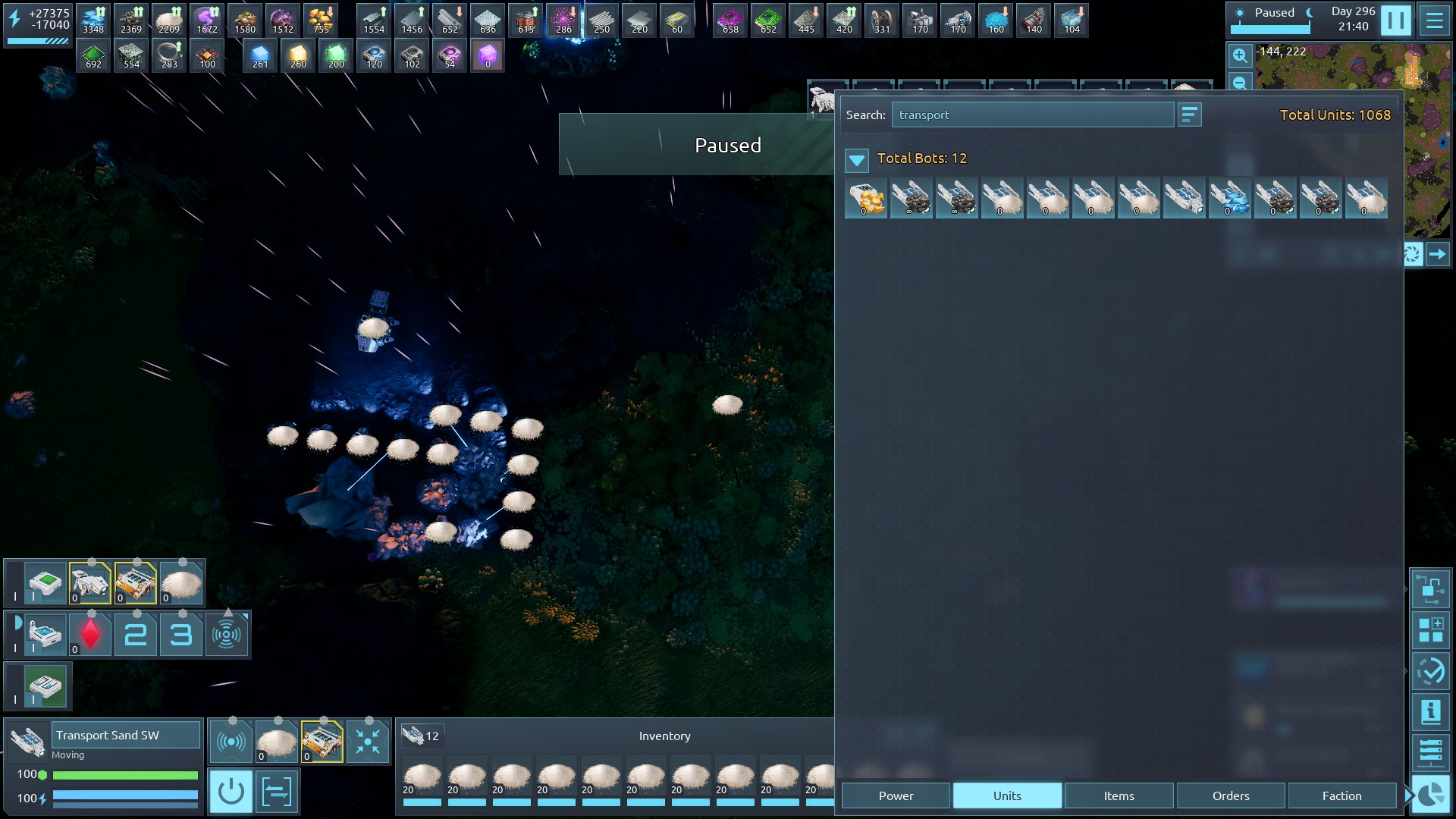1456x819 pixels.
Task: Click the transport search field
Action: (1032, 115)
